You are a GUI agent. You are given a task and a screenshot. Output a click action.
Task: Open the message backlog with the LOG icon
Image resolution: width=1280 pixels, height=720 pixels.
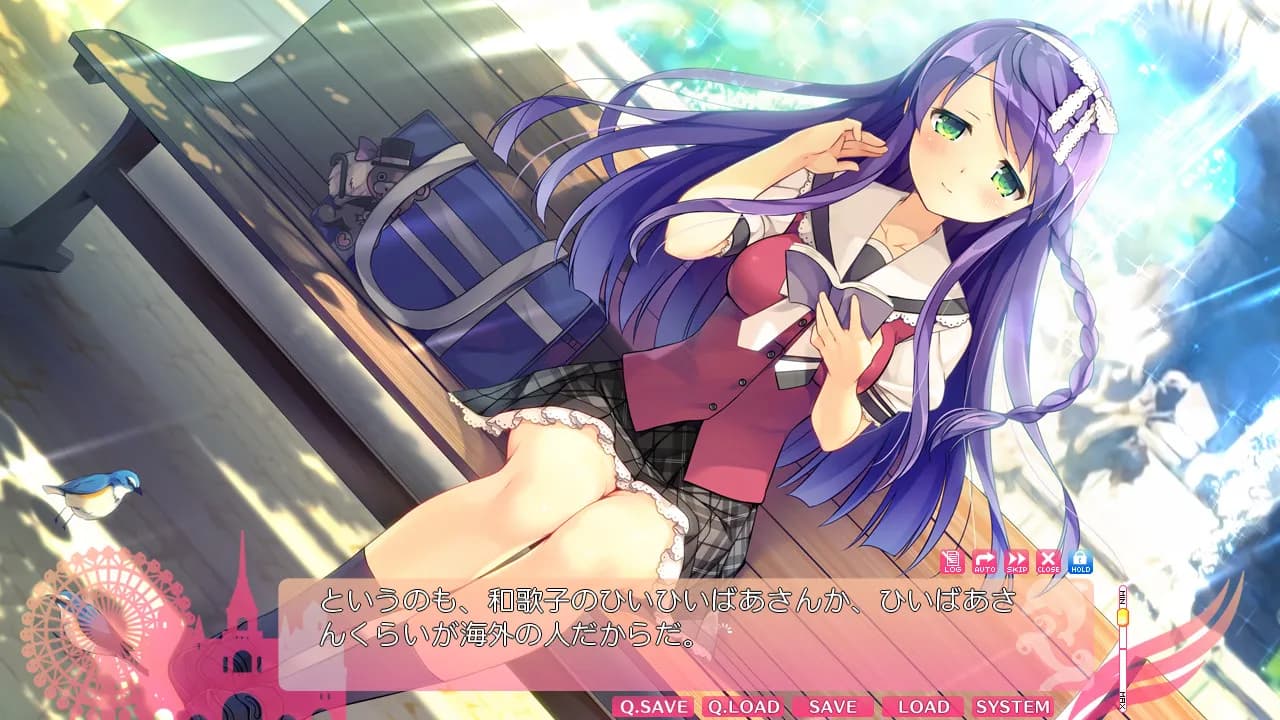(951, 562)
